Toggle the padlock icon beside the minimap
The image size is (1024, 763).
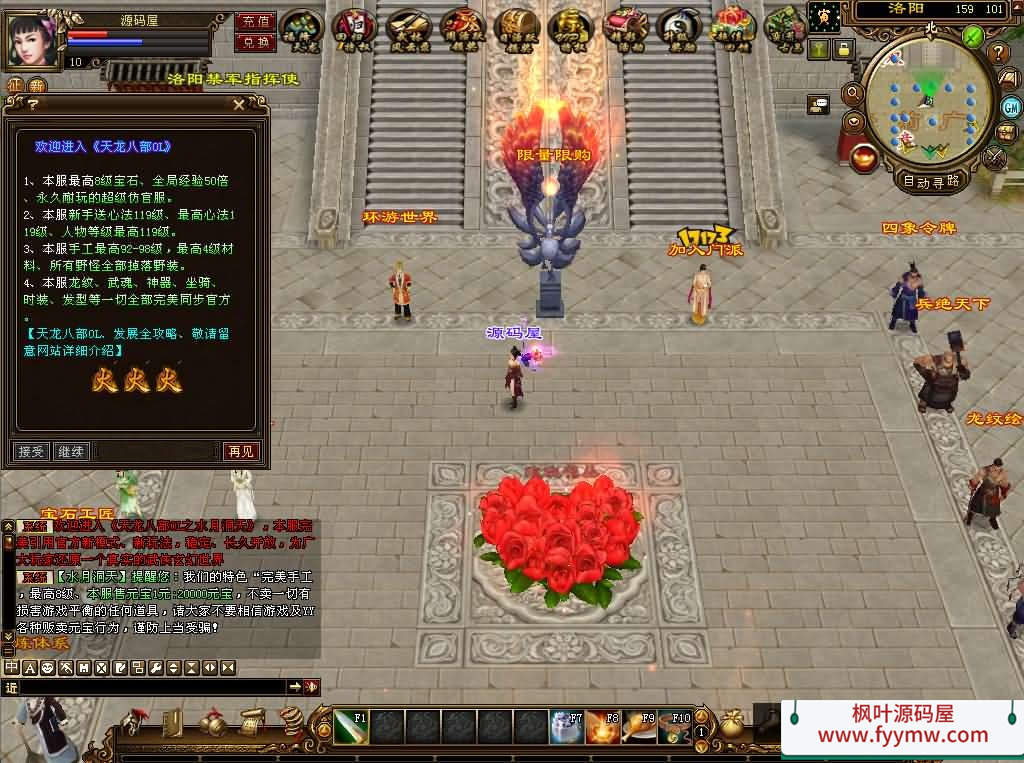click(x=845, y=47)
